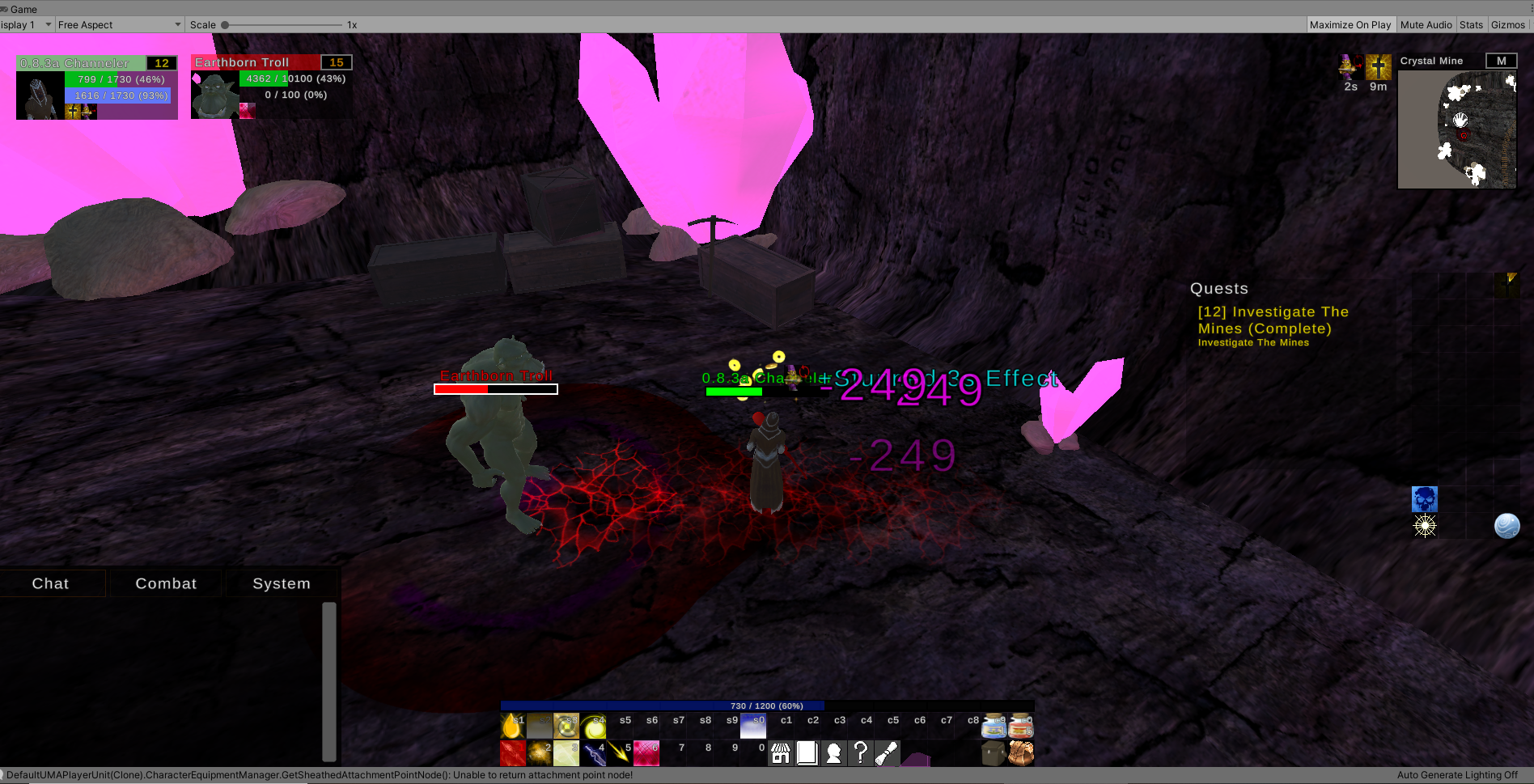Screen dimensions: 1534x784
Task: Open the System log tab
Action: [x=282, y=583]
